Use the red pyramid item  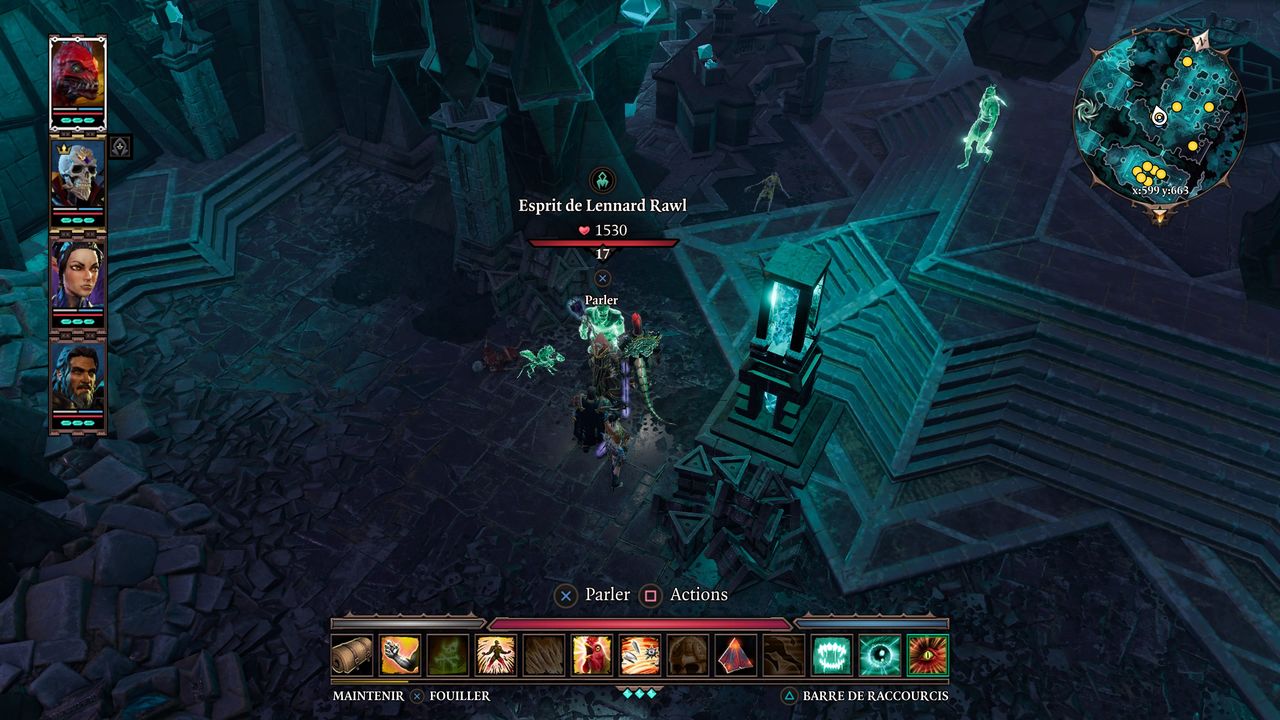(736, 655)
